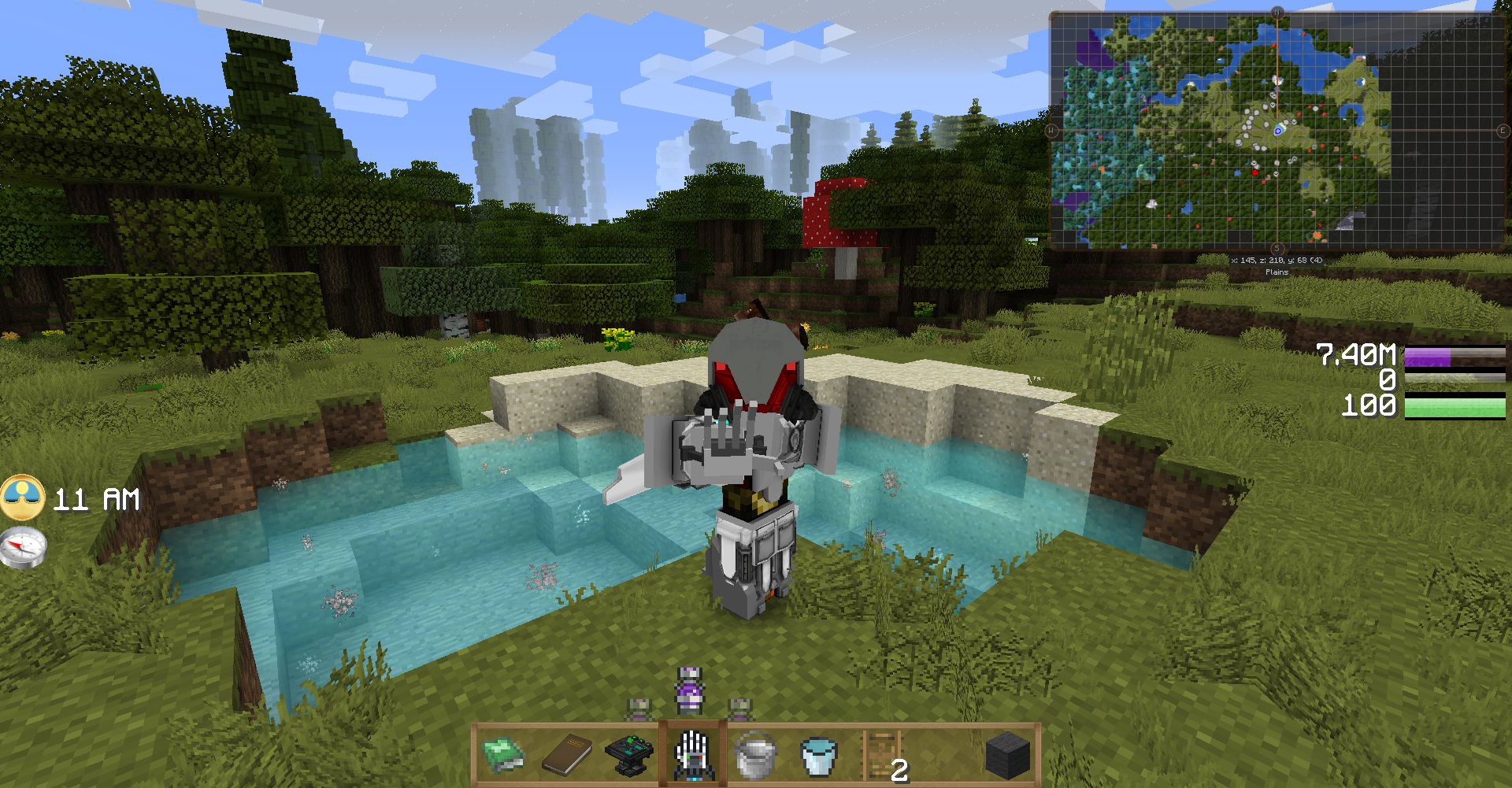The width and height of the screenshot is (1512, 788).
Task: Select the water bucket in the hotbar
Action: pyautogui.click(x=818, y=754)
